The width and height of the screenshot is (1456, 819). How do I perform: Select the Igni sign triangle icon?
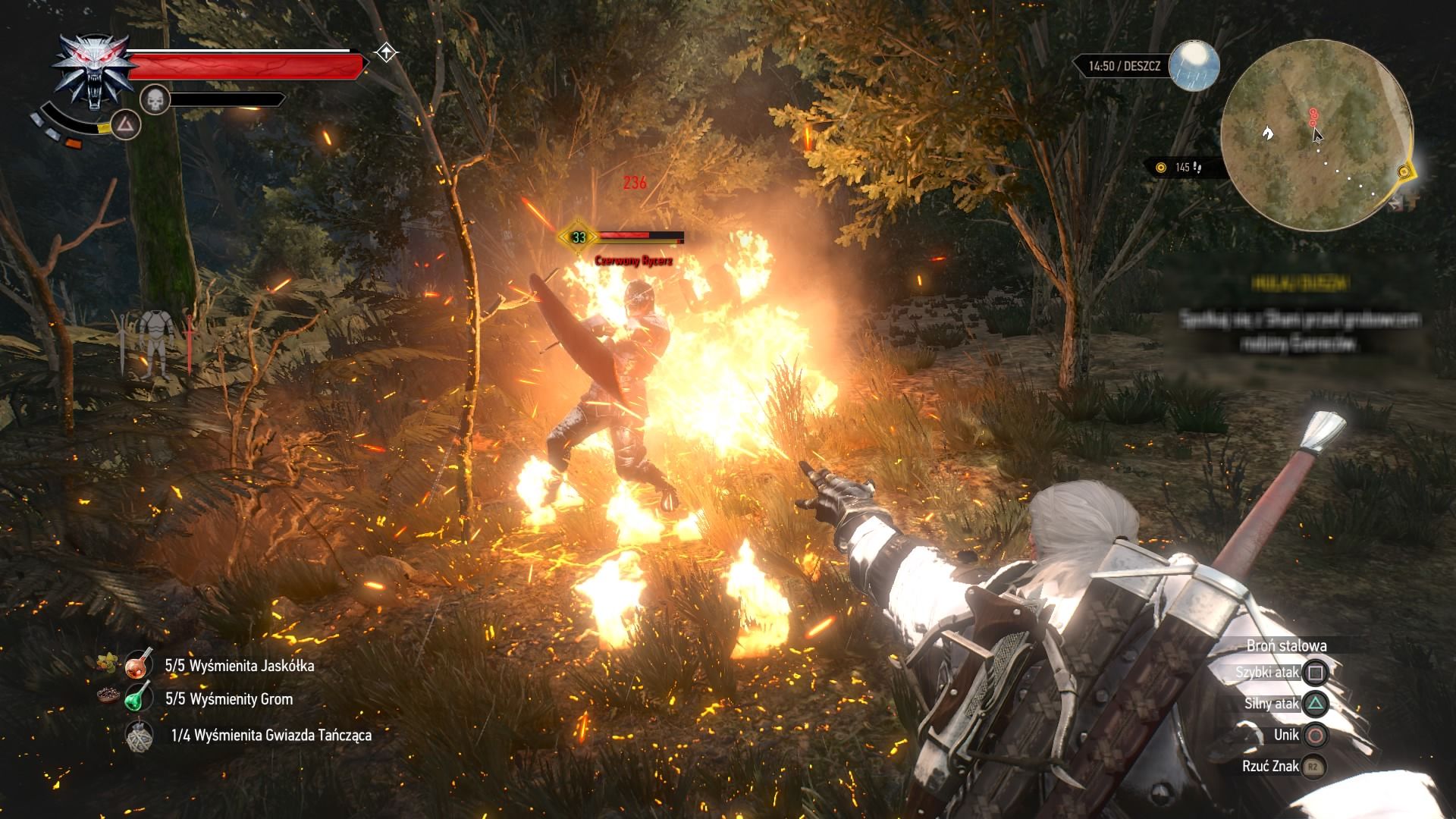126,124
